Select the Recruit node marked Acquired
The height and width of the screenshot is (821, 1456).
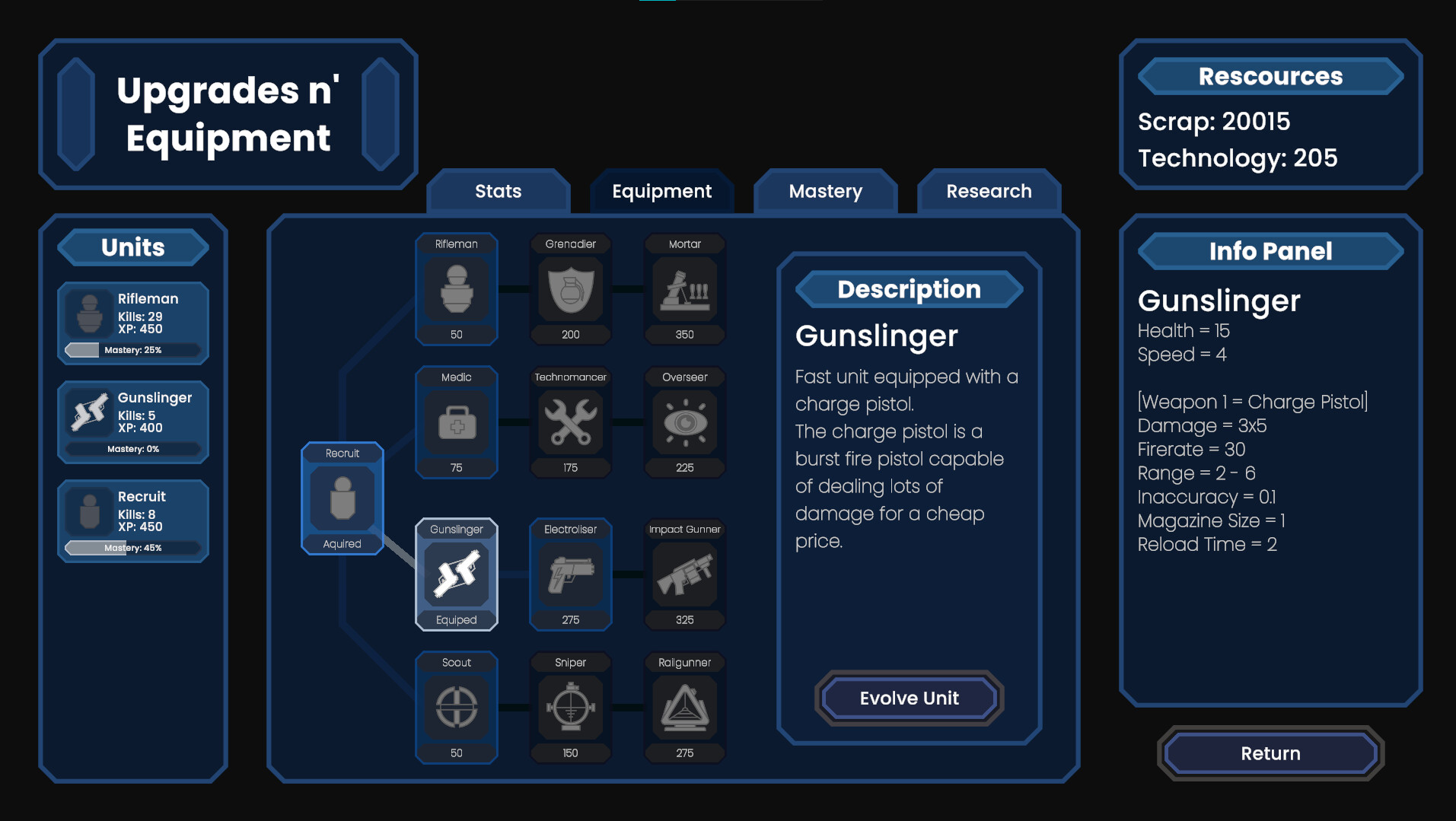coord(342,498)
